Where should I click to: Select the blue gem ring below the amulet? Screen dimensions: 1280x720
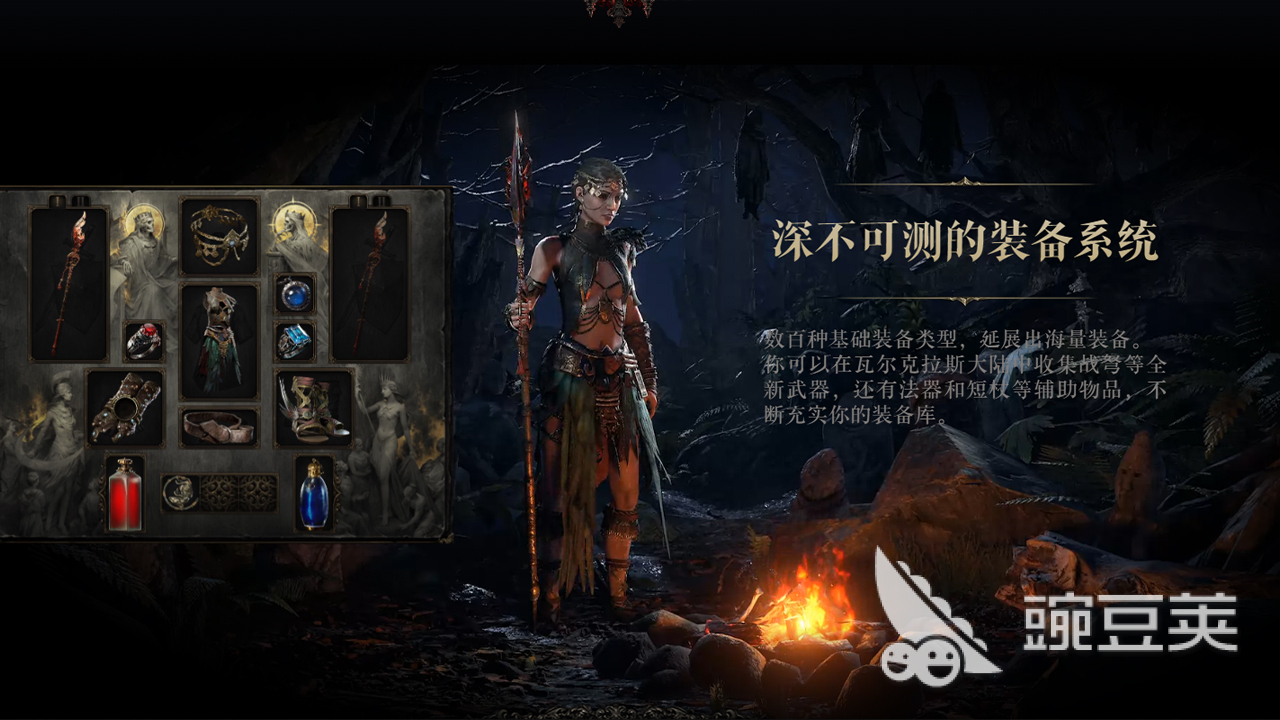click(295, 341)
